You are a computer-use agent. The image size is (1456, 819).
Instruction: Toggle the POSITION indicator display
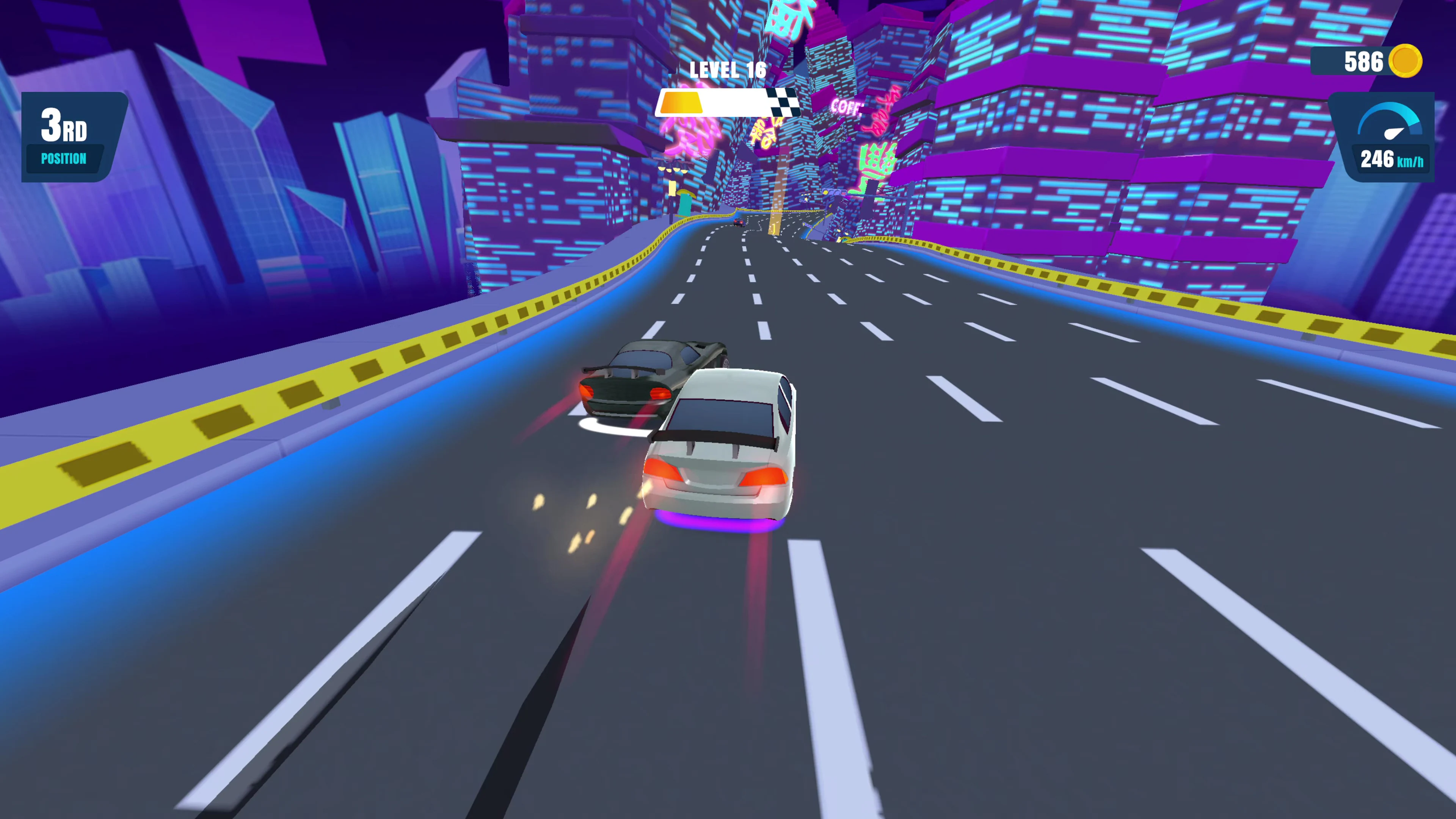[63, 159]
